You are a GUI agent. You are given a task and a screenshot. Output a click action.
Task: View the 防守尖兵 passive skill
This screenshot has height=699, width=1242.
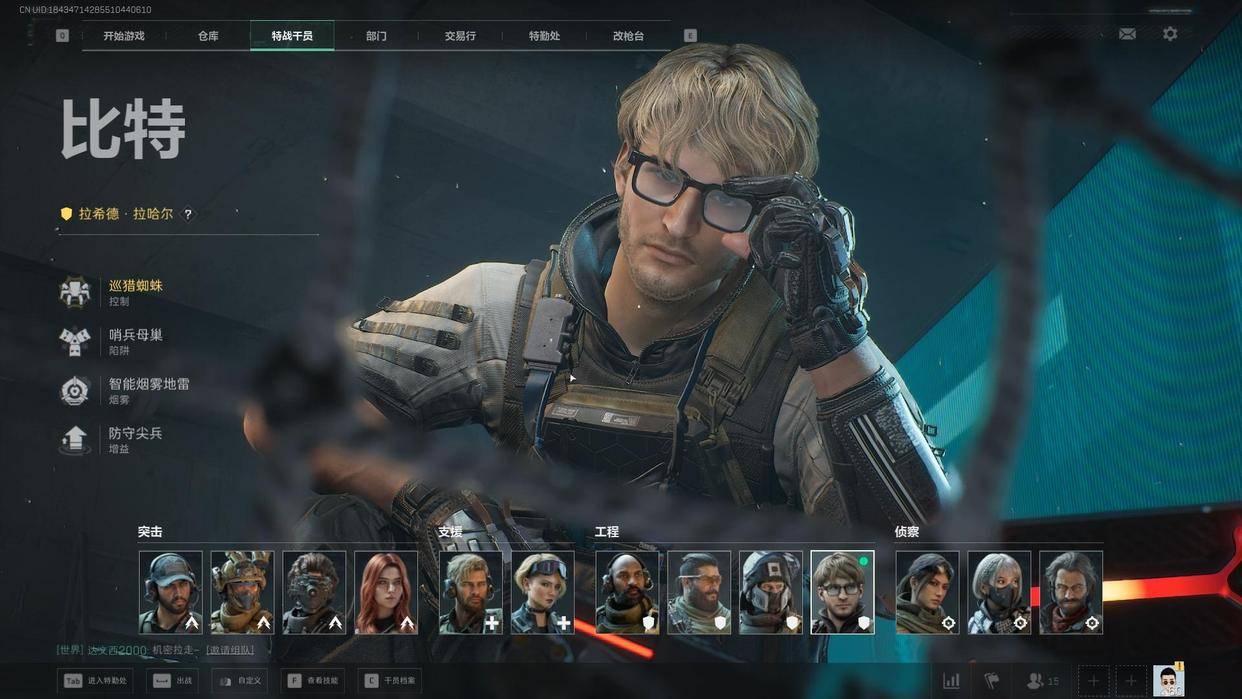coord(134,439)
